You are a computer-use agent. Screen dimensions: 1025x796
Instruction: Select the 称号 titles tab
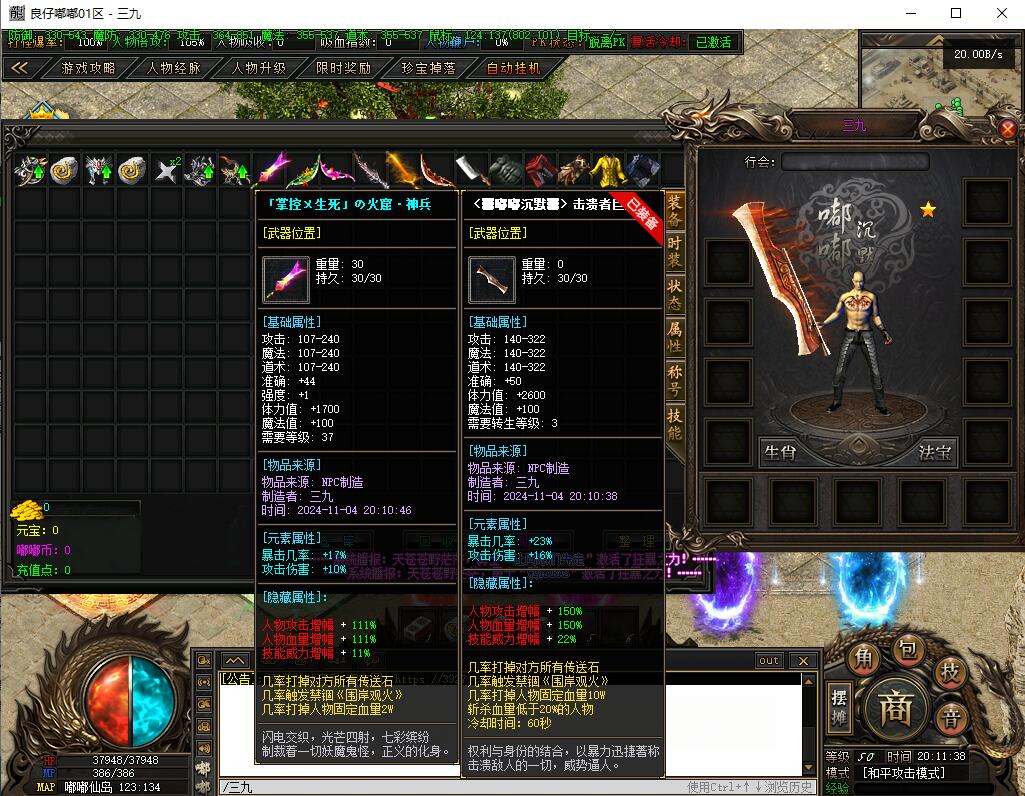(675, 380)
